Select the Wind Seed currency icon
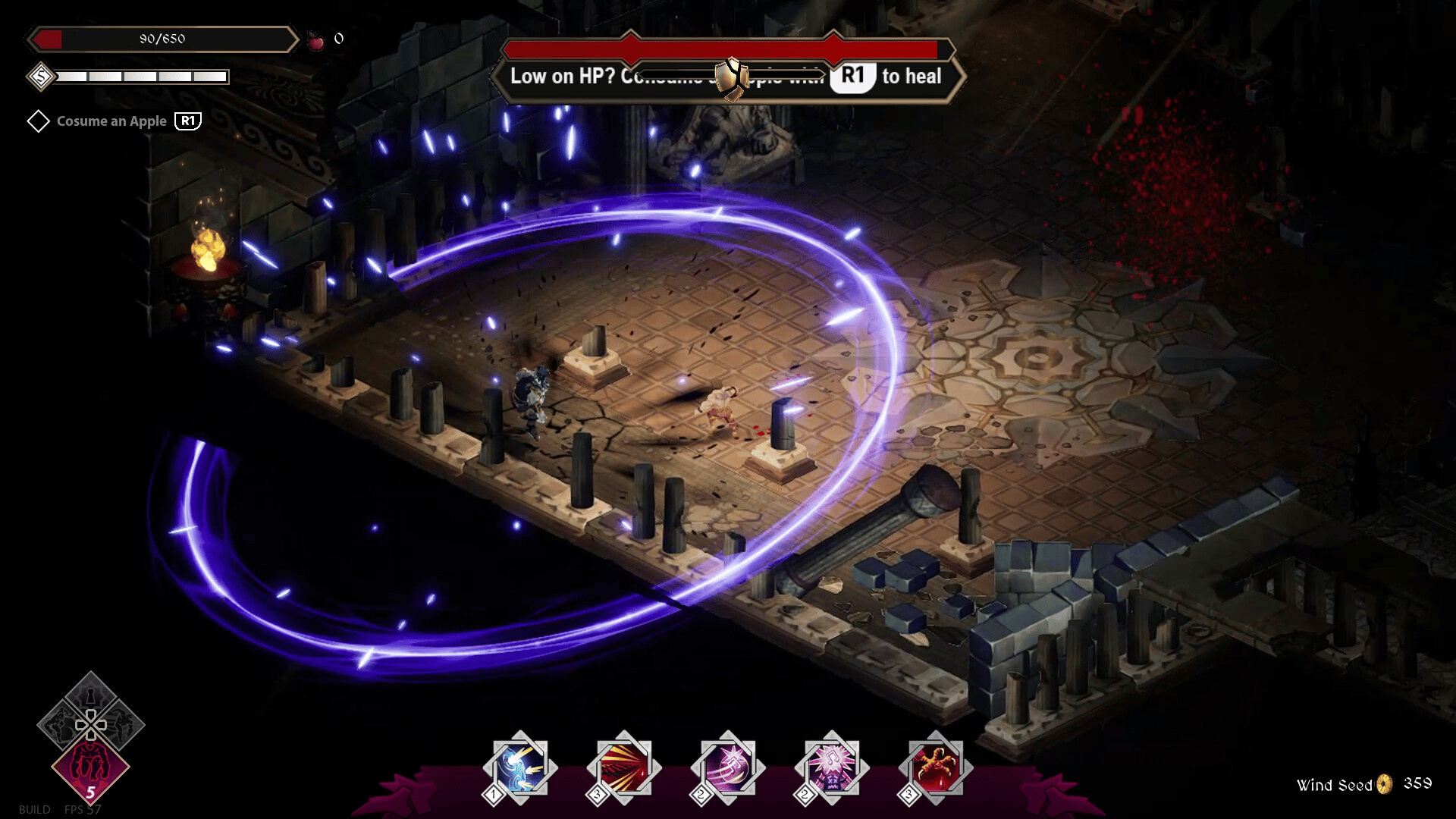 (x=1385, y=784)
